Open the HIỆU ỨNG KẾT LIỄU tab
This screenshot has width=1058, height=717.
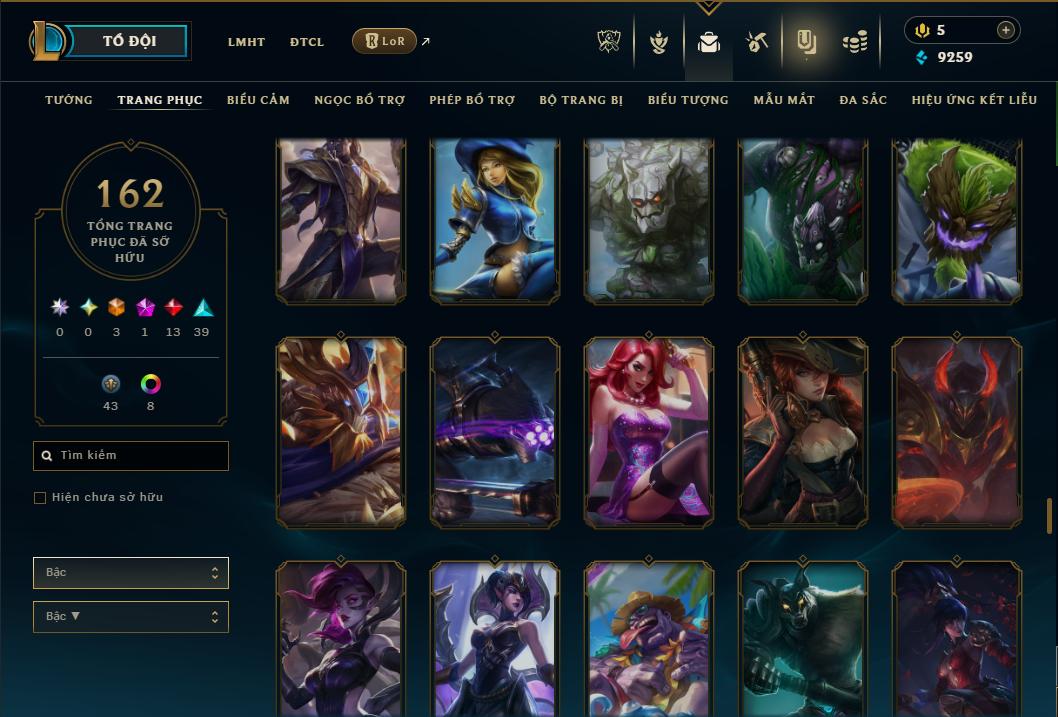coord(974,100)
